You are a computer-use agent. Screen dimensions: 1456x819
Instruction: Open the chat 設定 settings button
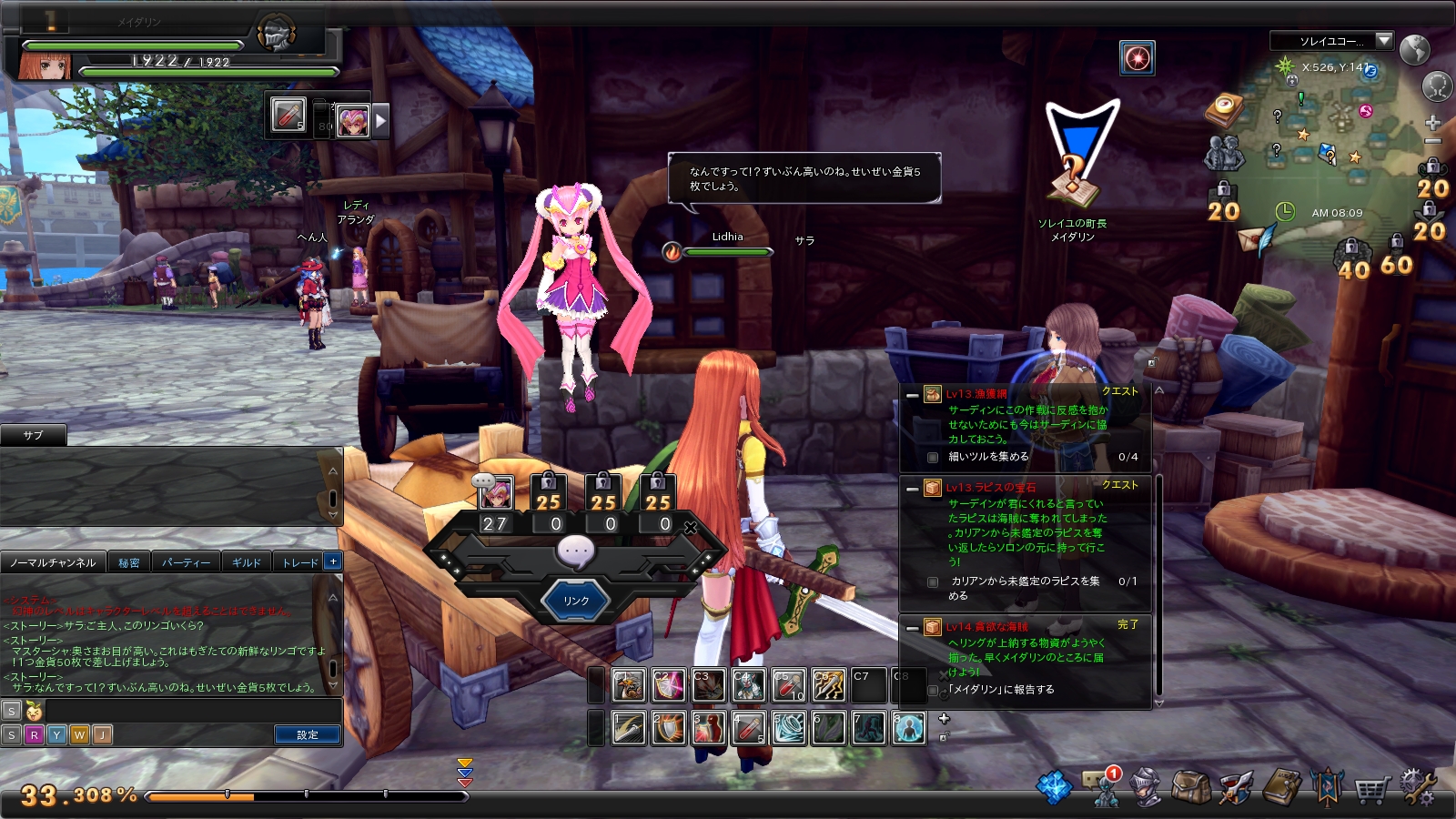click(307, 734)
